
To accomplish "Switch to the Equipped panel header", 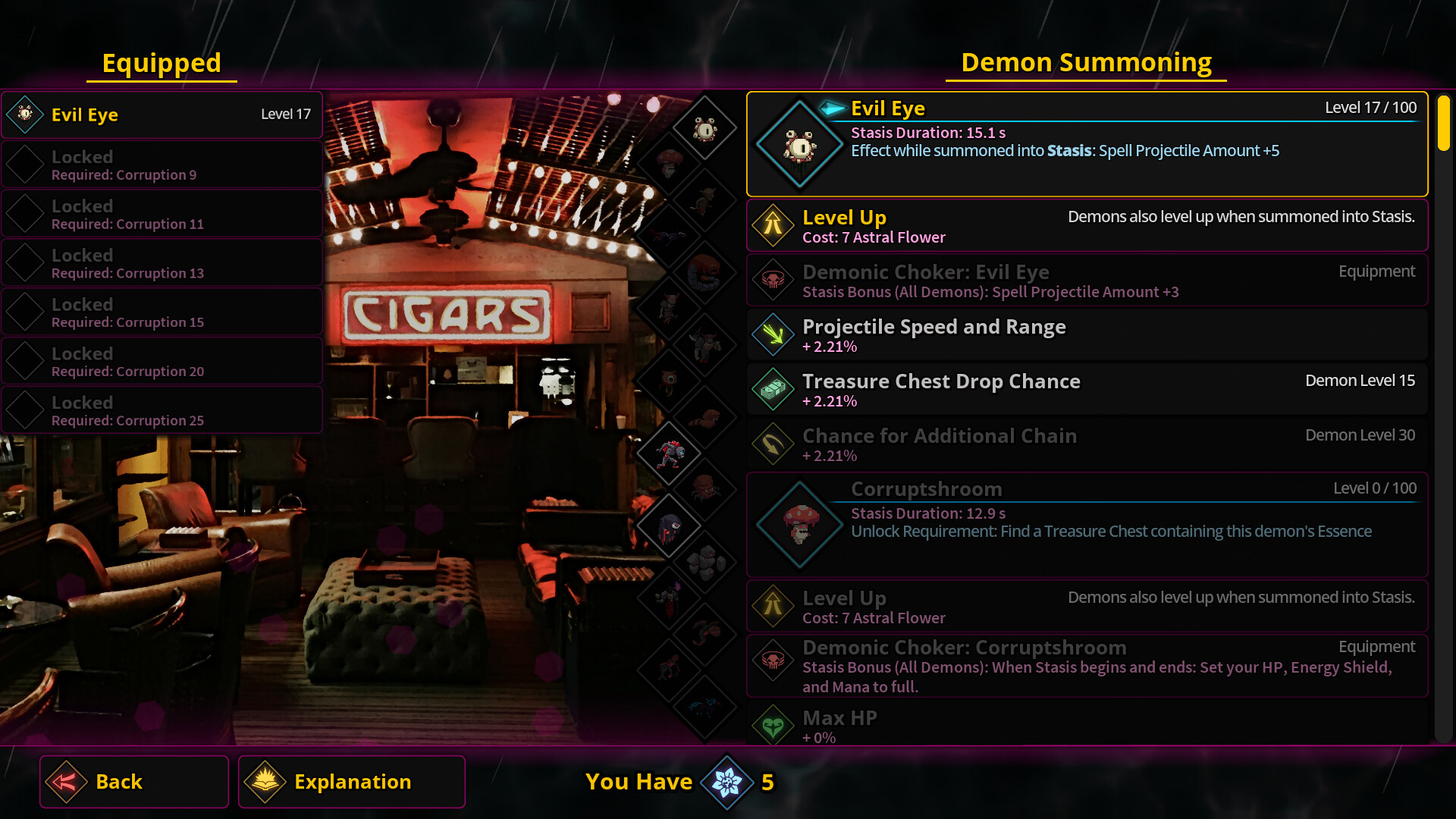I will pyautogui.click(x=162, y=63).
